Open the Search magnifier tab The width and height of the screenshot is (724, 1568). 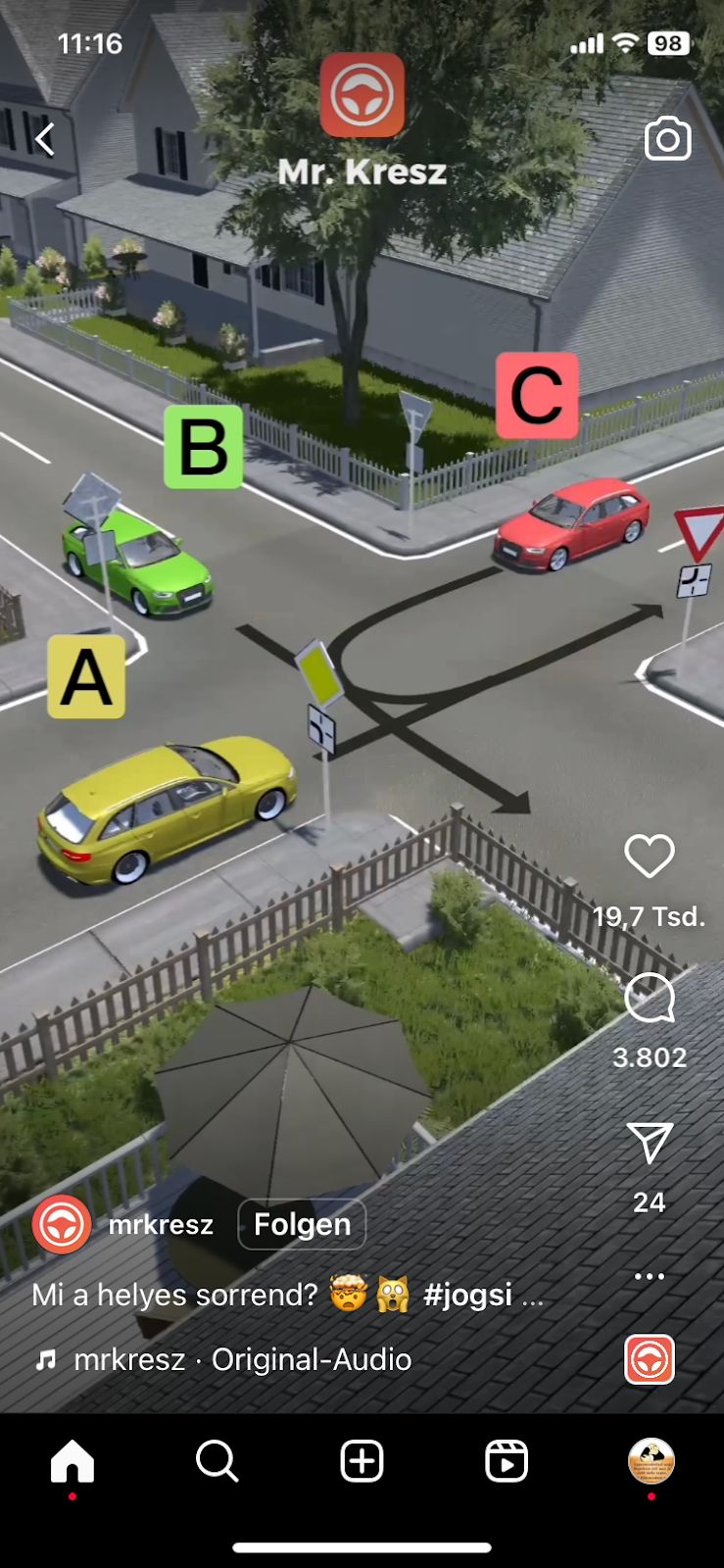pyautogui.click(x=217, y=1461)
